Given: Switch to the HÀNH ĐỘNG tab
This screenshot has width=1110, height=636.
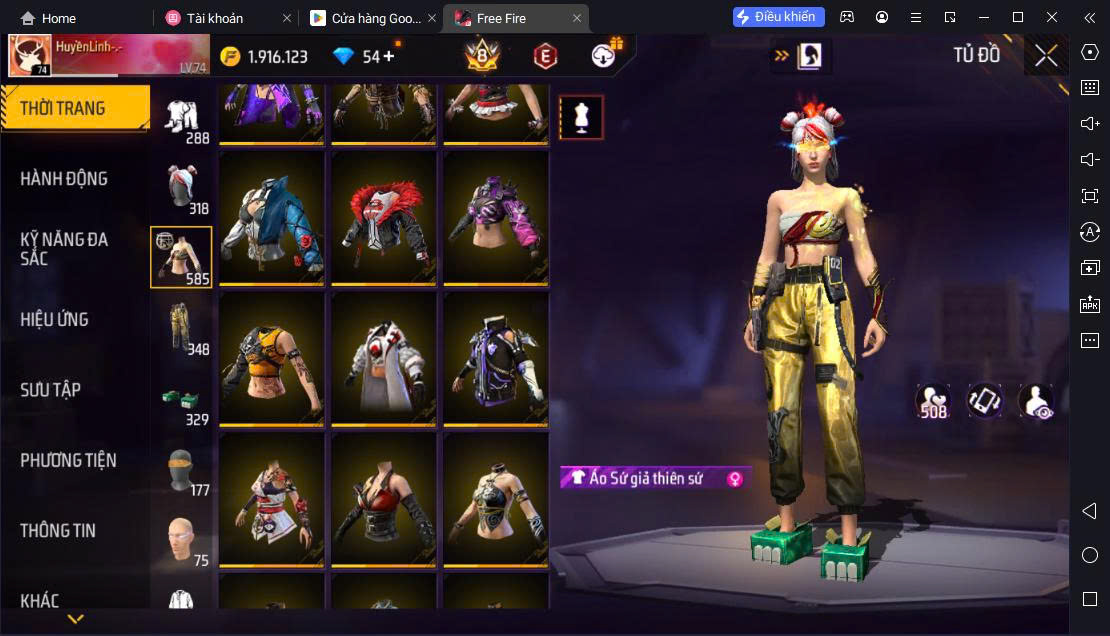Looking at the screenshot, I should [x=64, y=179].
